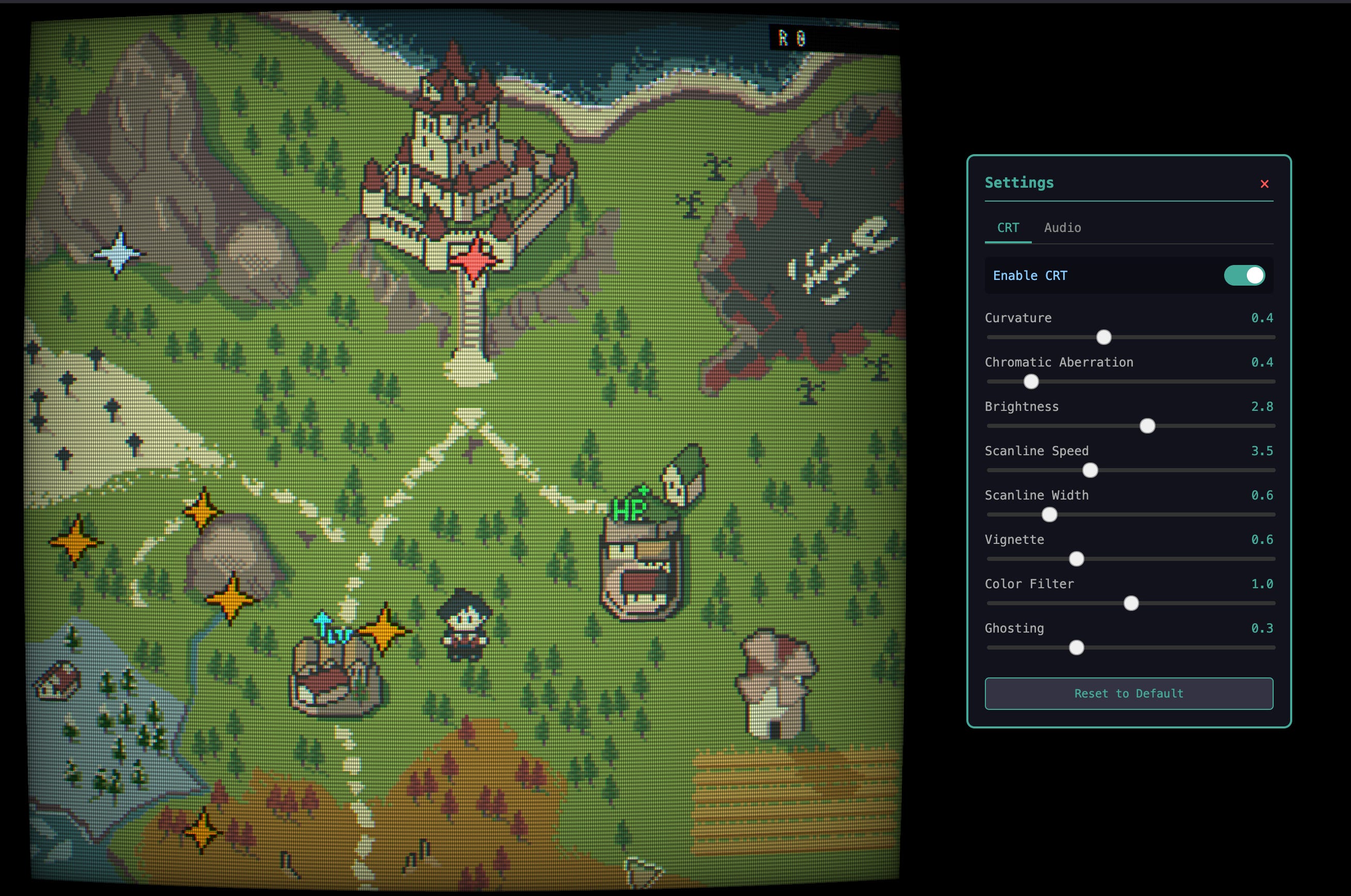Select the Color Filter slider handle
1351x896 pixels.
[1130, 603]
